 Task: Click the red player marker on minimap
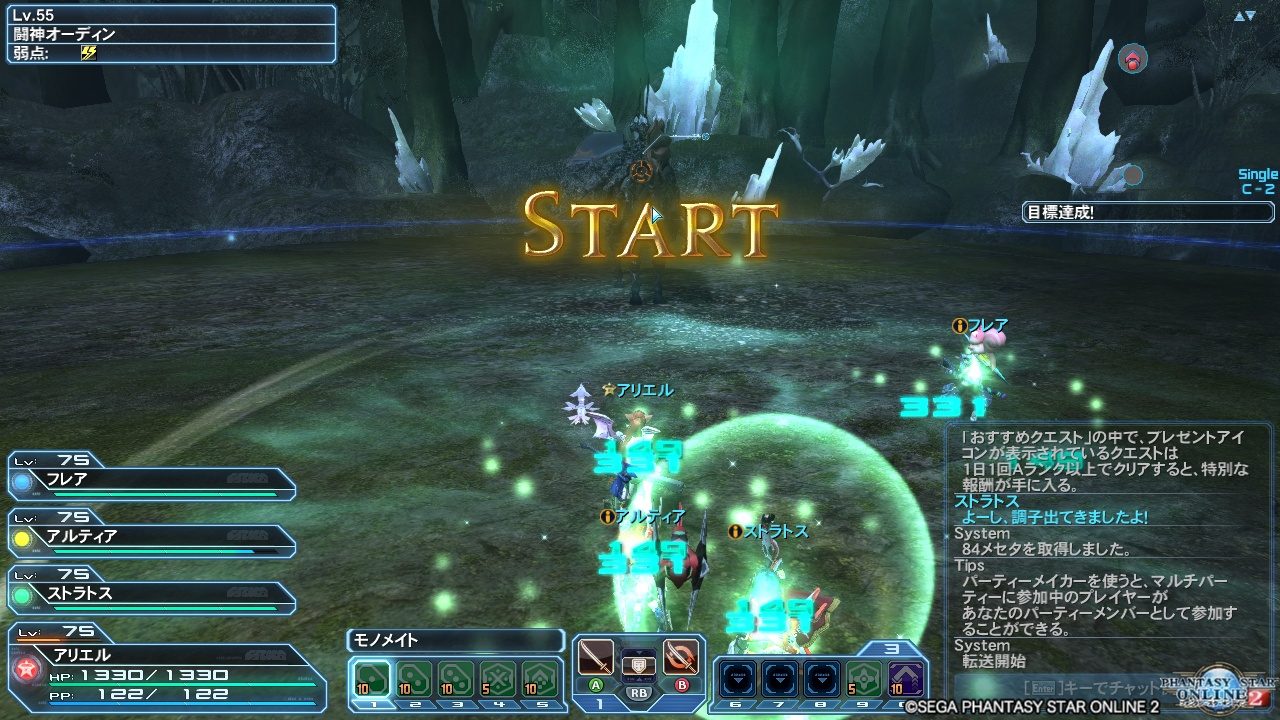(1132, 60)
